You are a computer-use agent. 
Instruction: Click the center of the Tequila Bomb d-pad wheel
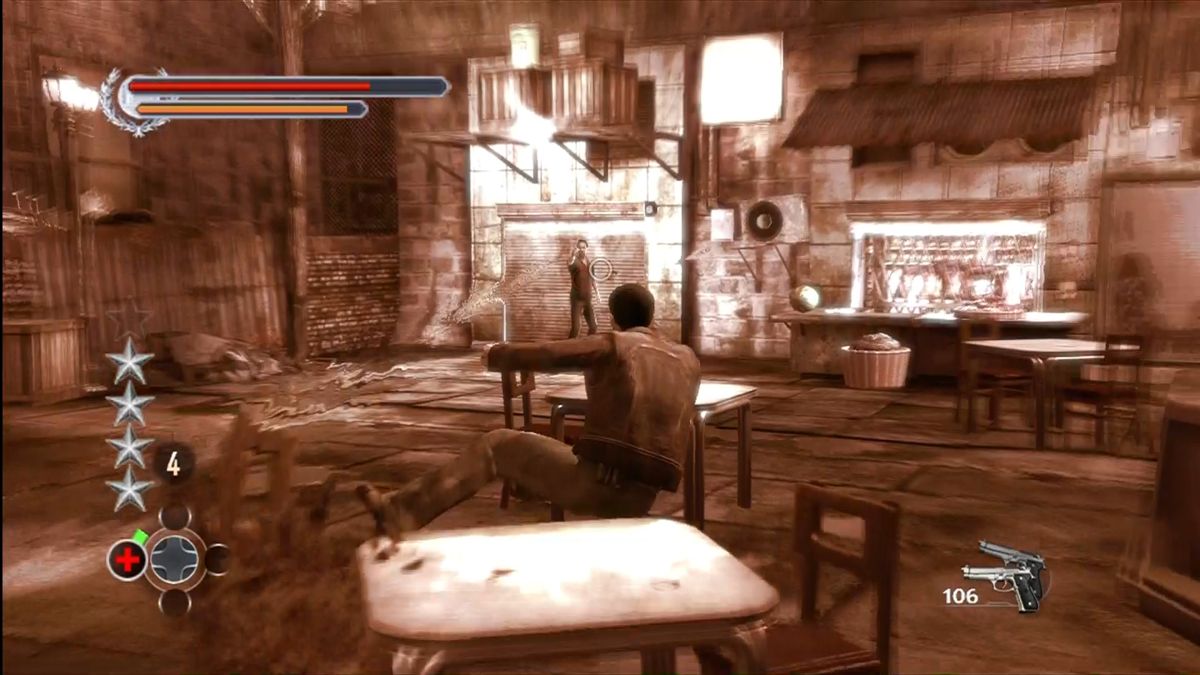coord(175,559)
